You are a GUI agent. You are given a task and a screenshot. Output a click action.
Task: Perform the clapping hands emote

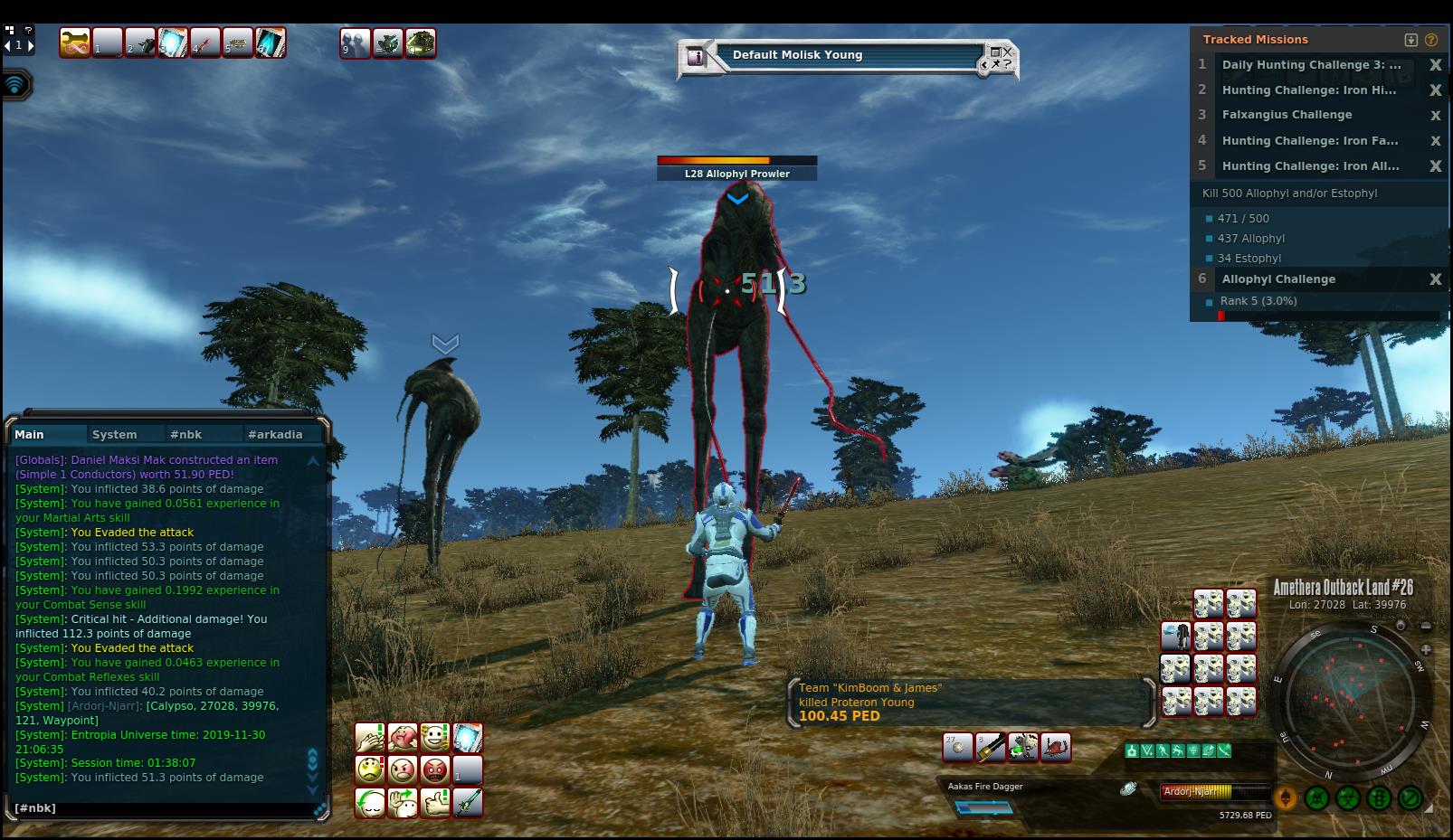[x=369, y=738]
